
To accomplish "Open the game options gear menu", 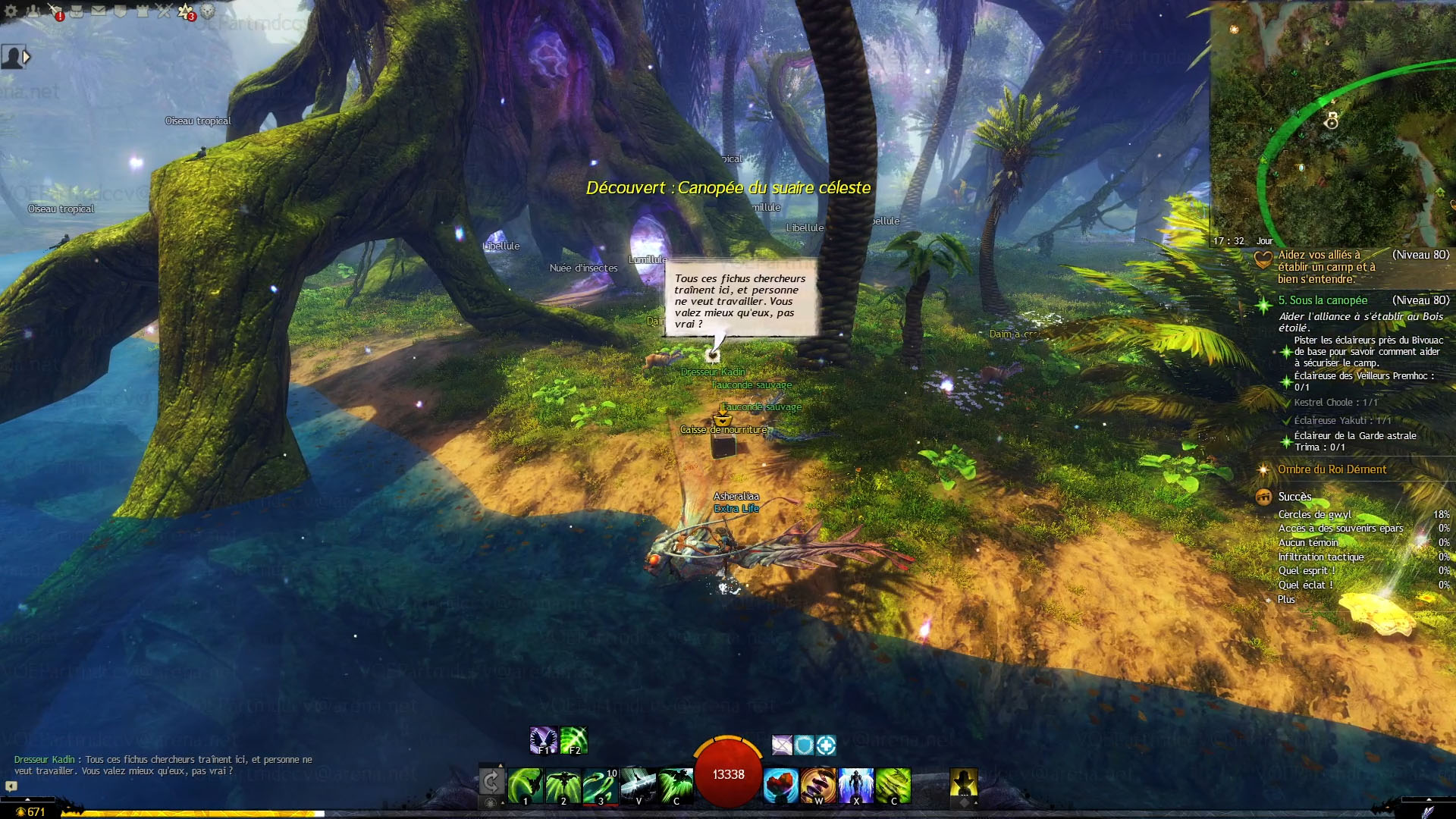I will pos(11,11).
